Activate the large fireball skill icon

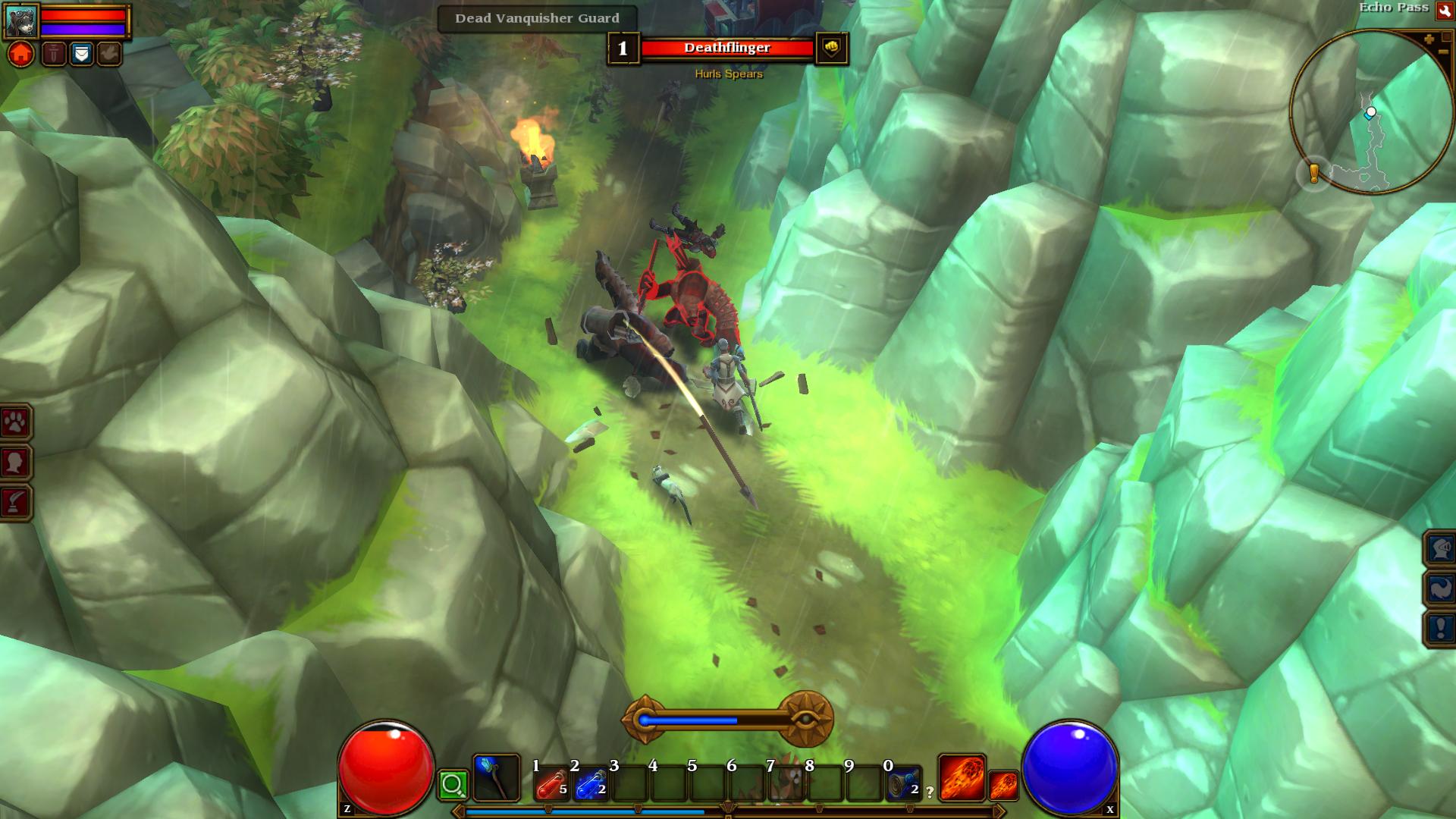962,778
